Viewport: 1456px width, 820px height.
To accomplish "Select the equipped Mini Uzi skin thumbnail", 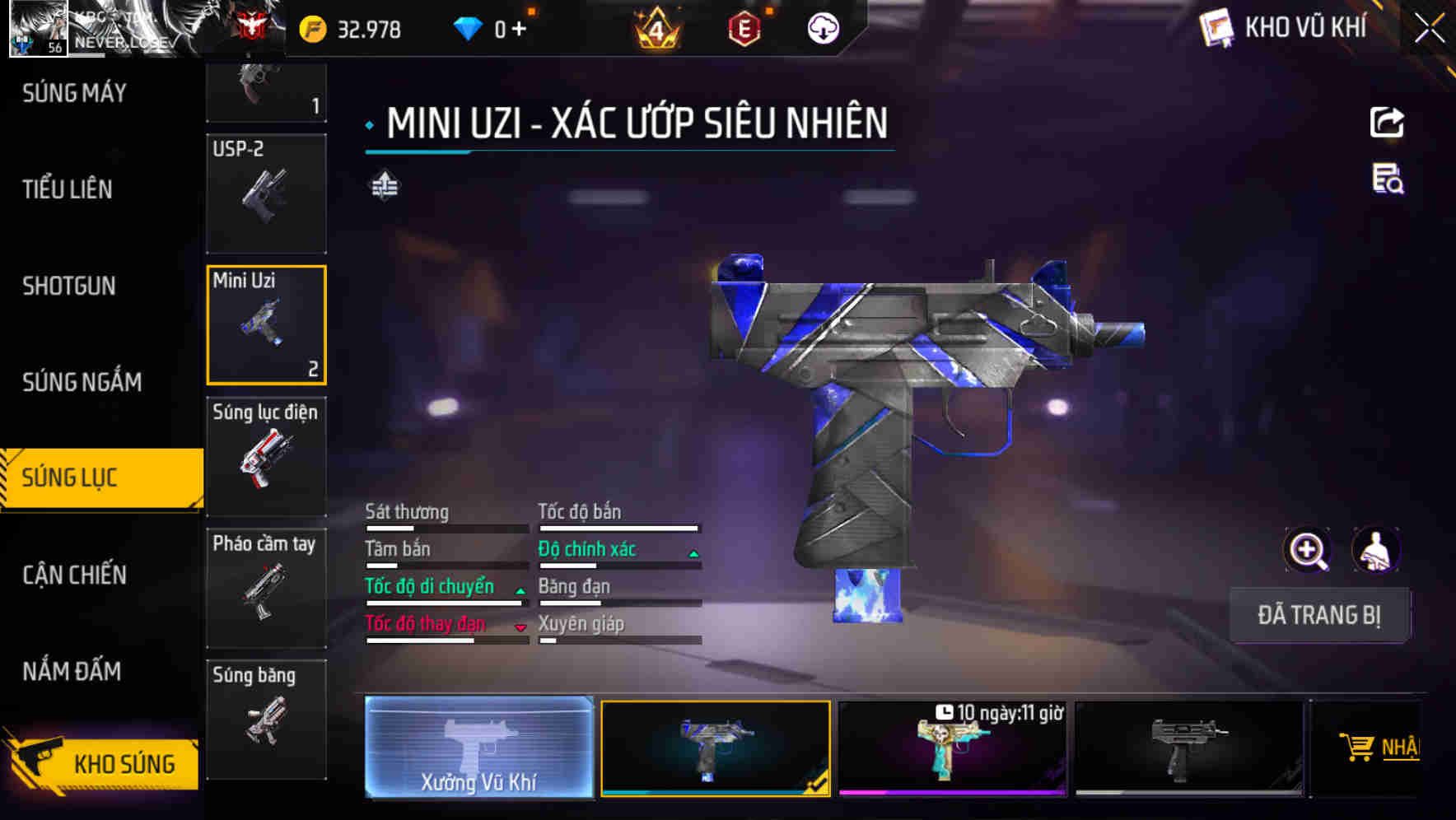I will [715, 749].
